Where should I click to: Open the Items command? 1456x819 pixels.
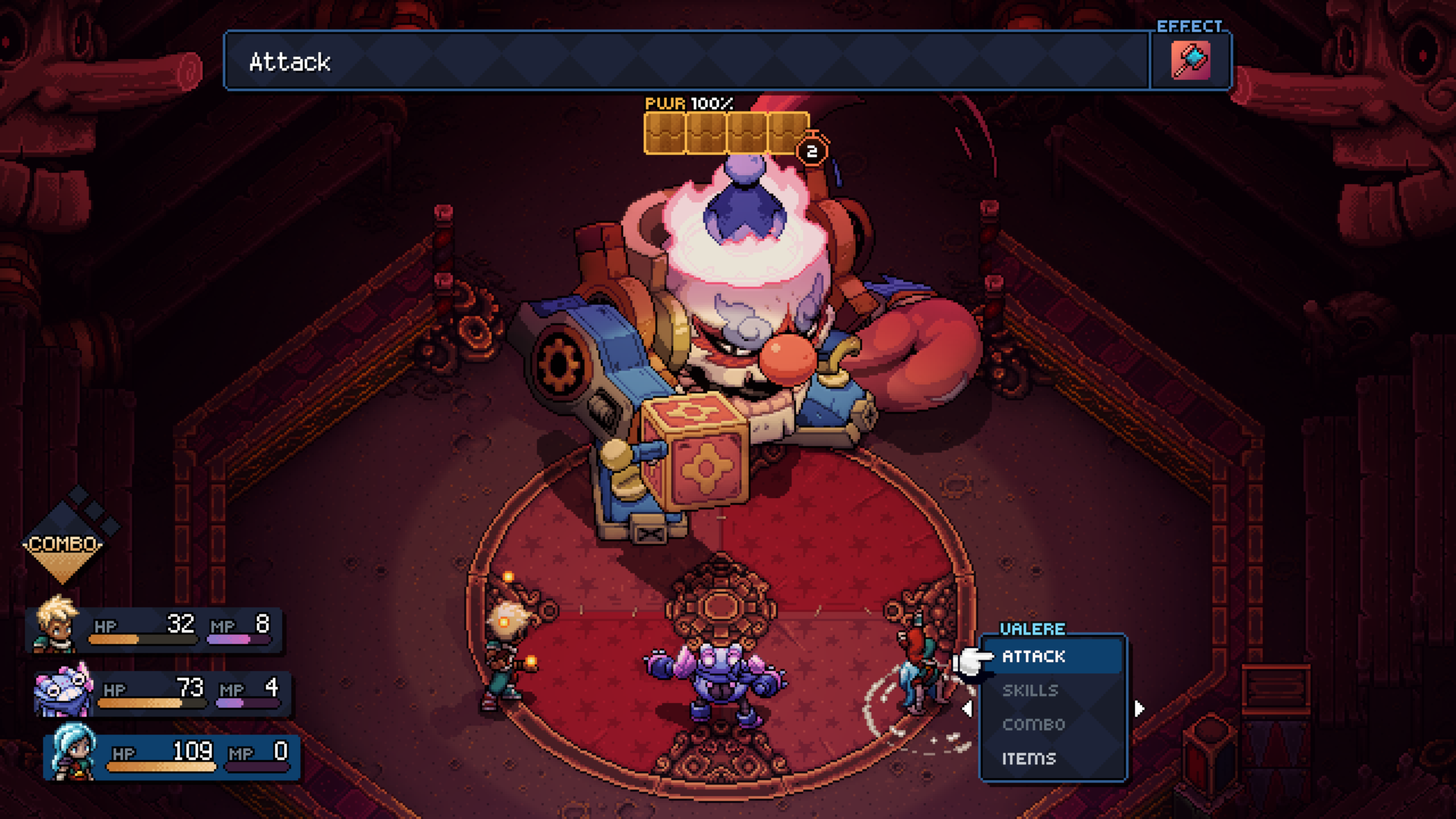(x=1029, y=759)
